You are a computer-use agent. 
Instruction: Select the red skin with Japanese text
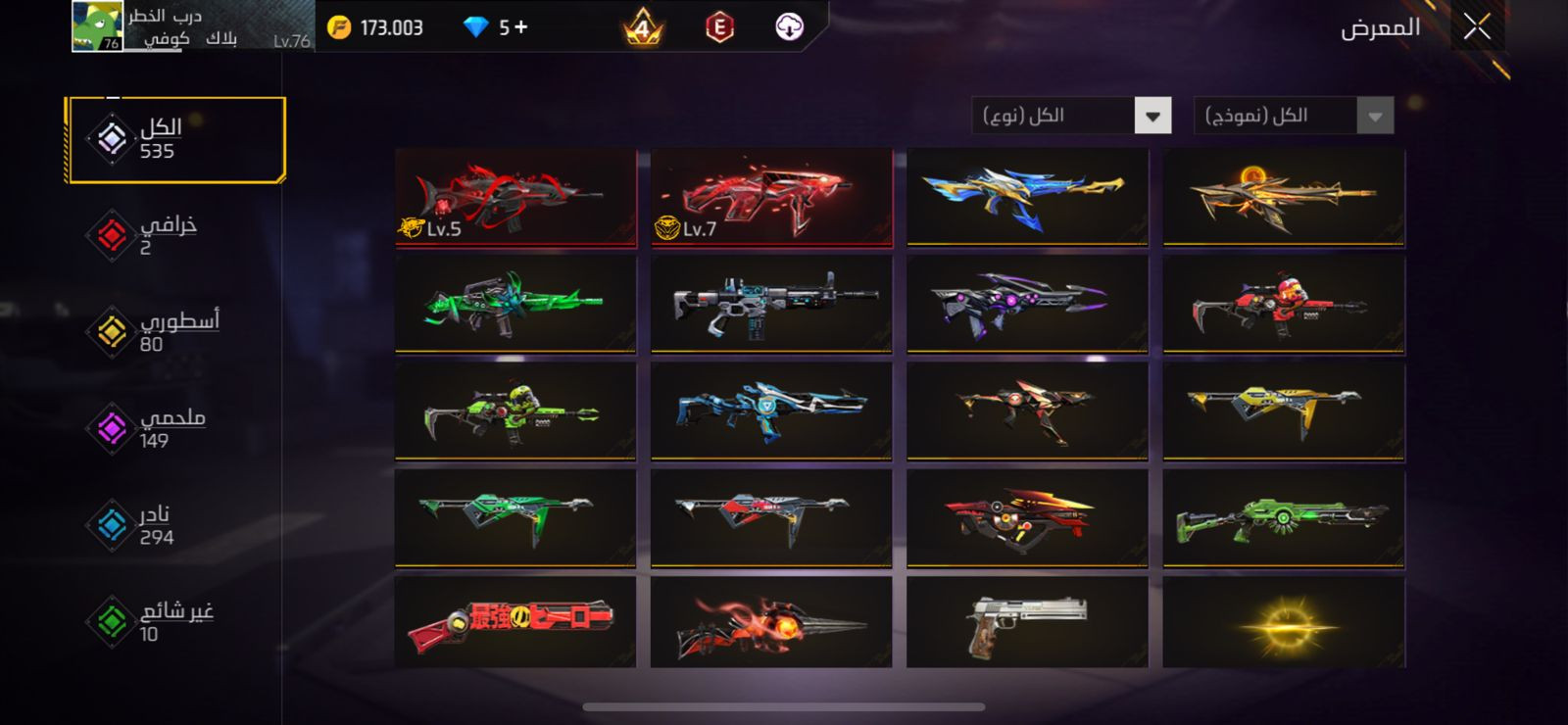click(x=515, y=621)
